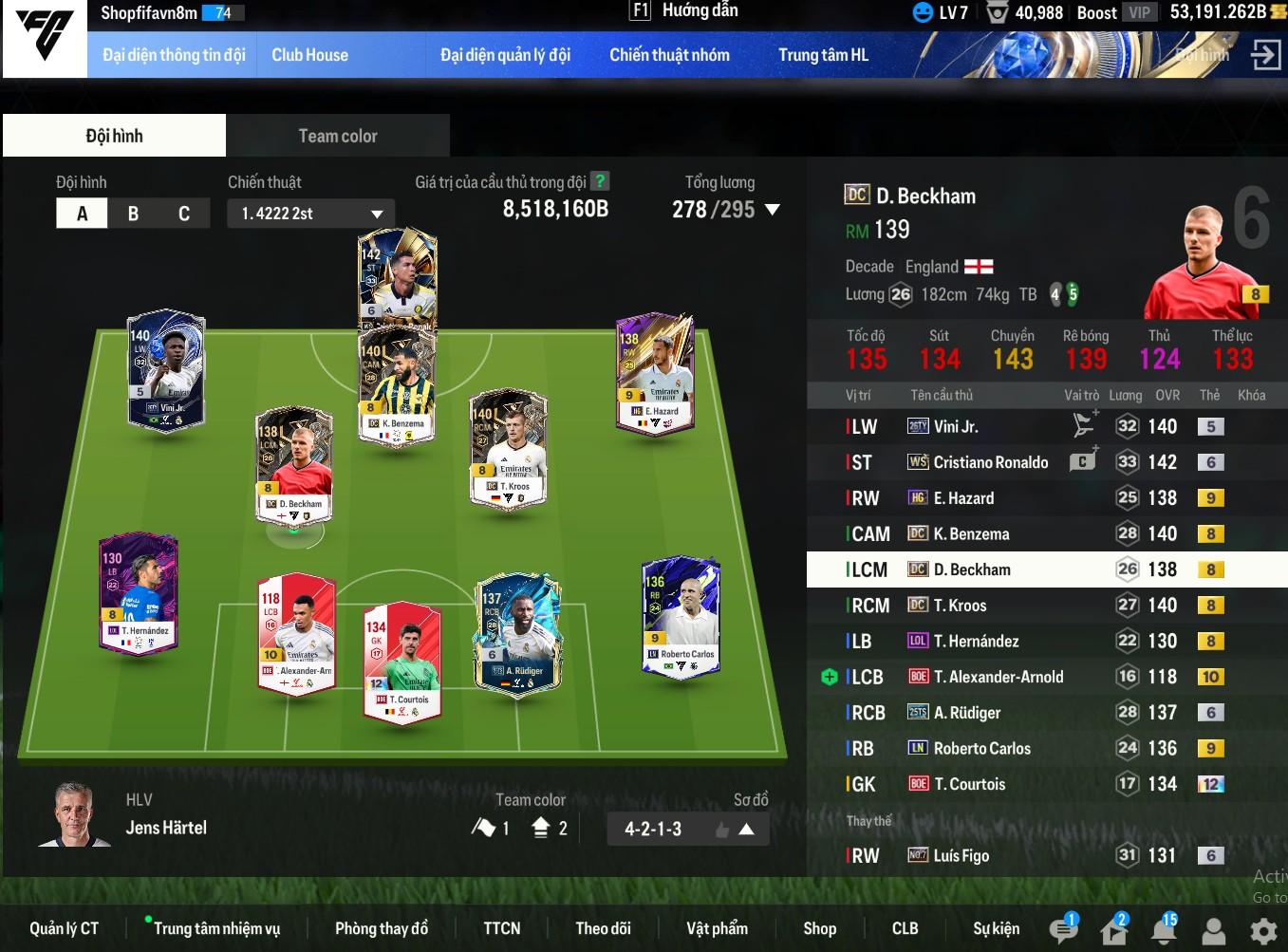
Task: Click the exit door icon
Action: tap(1265, 55)
